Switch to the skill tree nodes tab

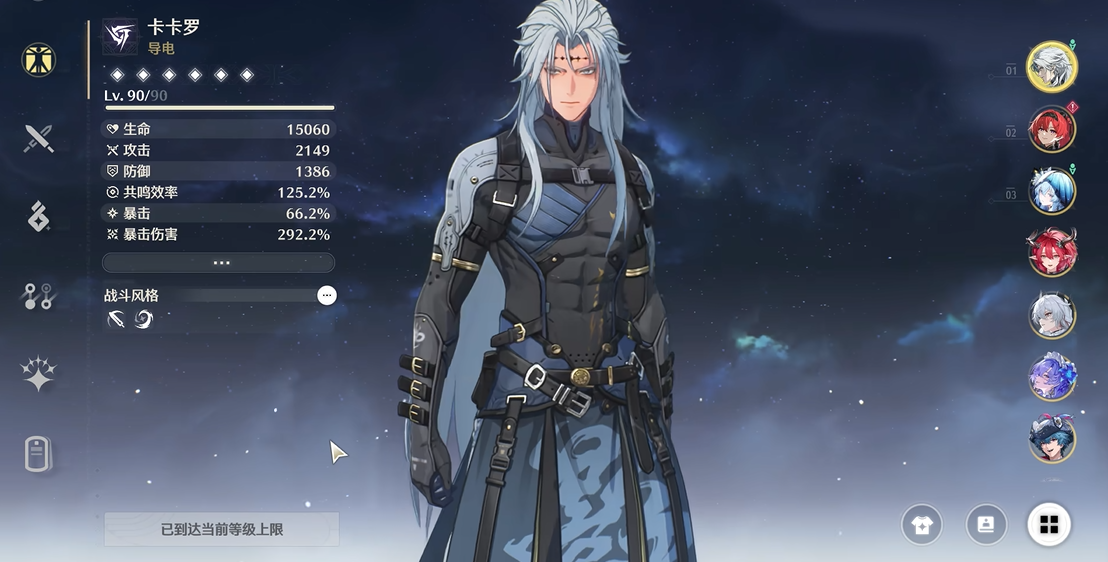coord(39,295)
